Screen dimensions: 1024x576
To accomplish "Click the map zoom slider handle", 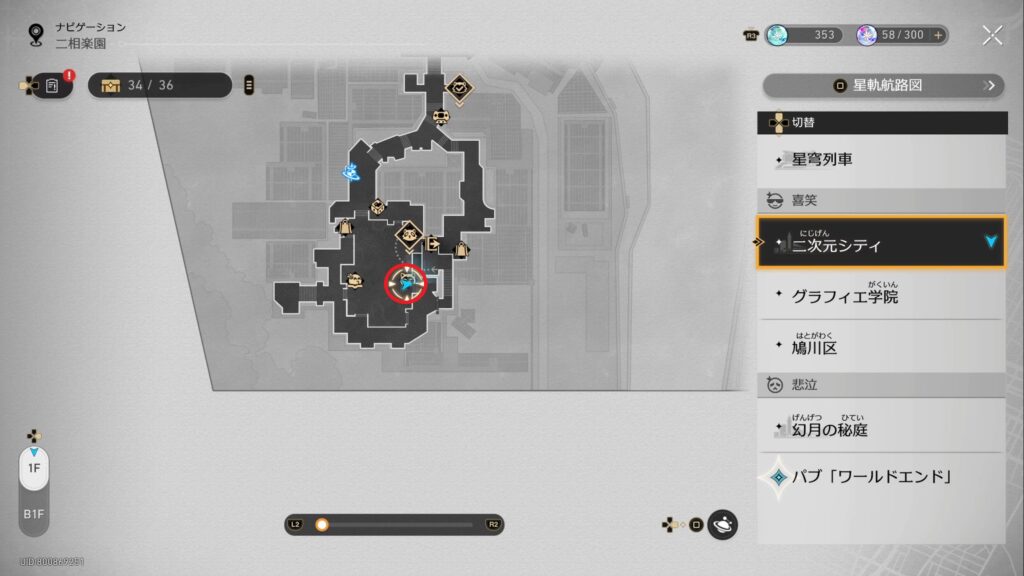I will (322, 524).
